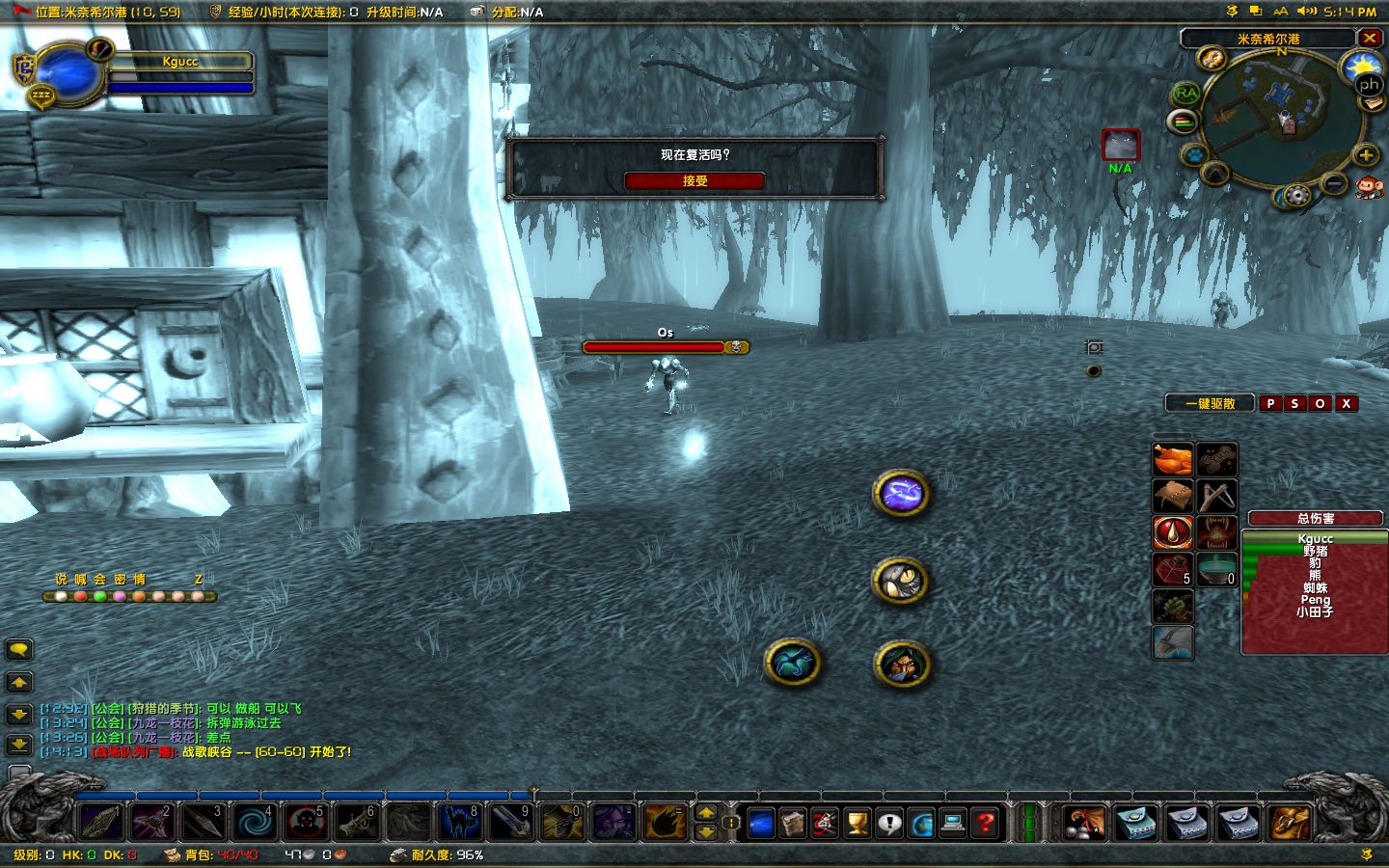Toggle the ph button beside the minimap
This screenshot has height=868, width=1389.
(x=1369, y=85)
